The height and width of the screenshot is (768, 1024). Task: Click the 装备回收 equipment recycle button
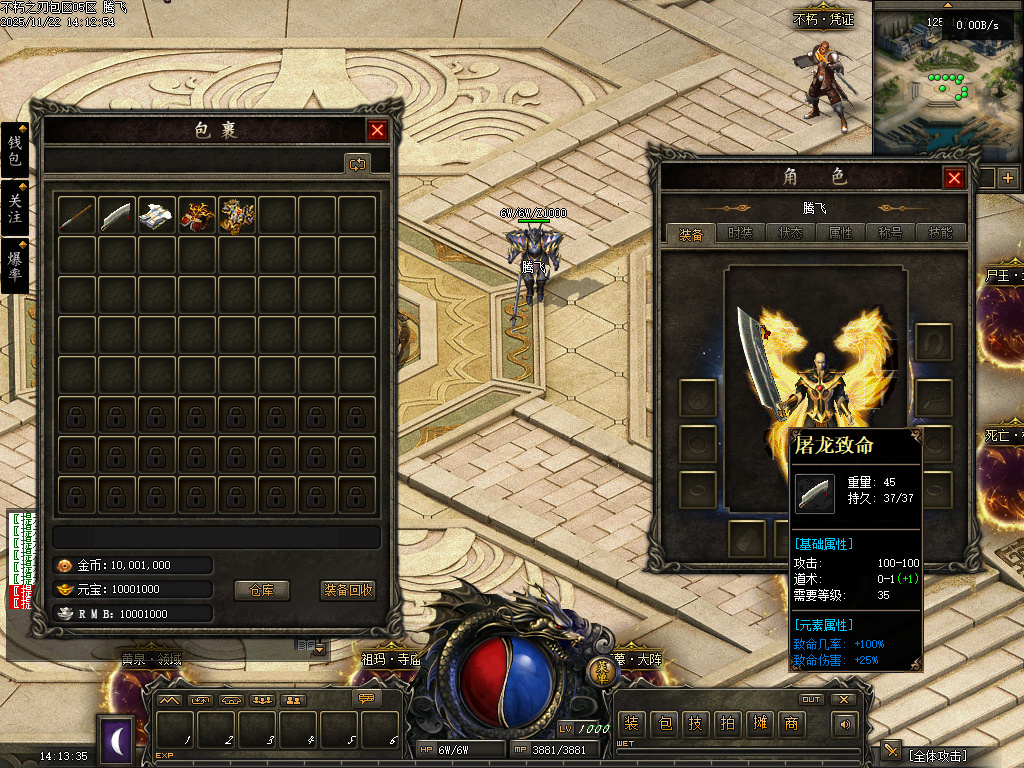click(348, 590)
